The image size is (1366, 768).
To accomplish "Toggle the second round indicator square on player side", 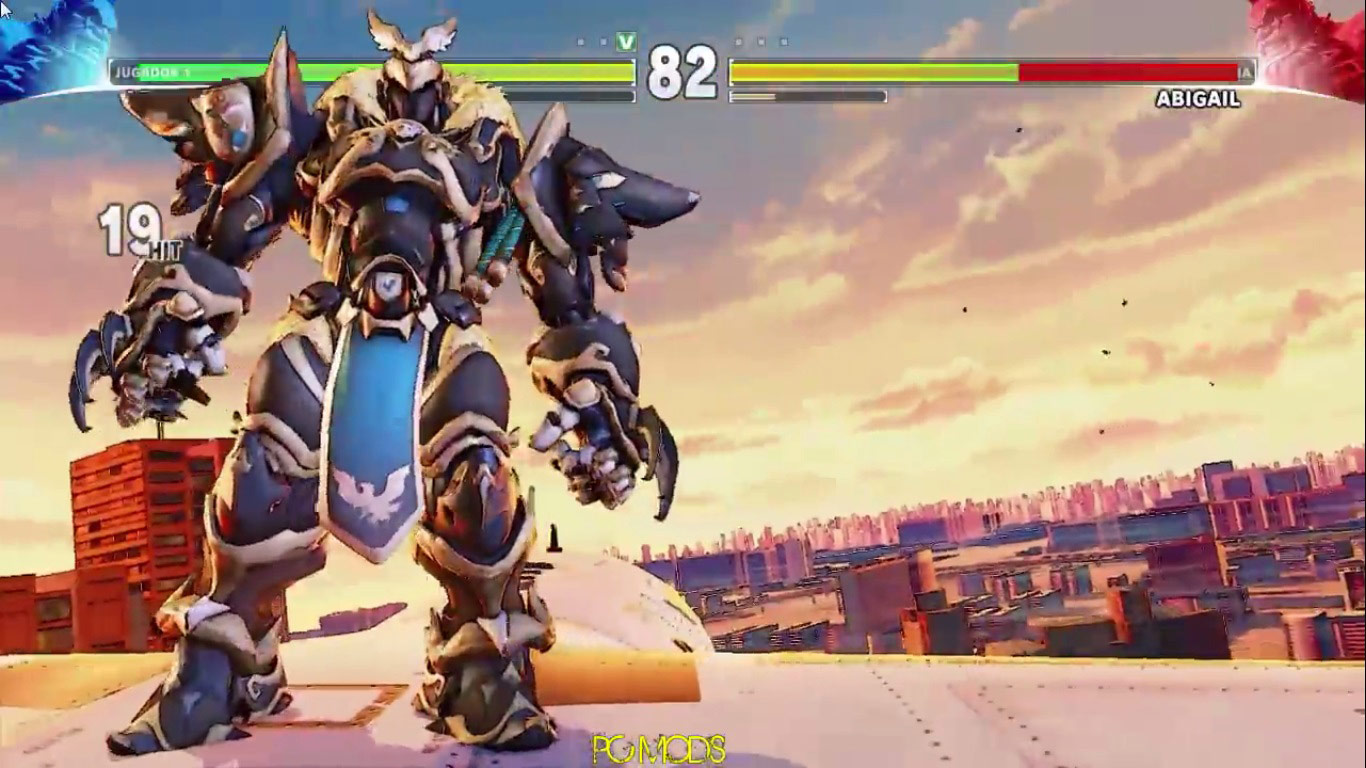I will tap(602, 42).
